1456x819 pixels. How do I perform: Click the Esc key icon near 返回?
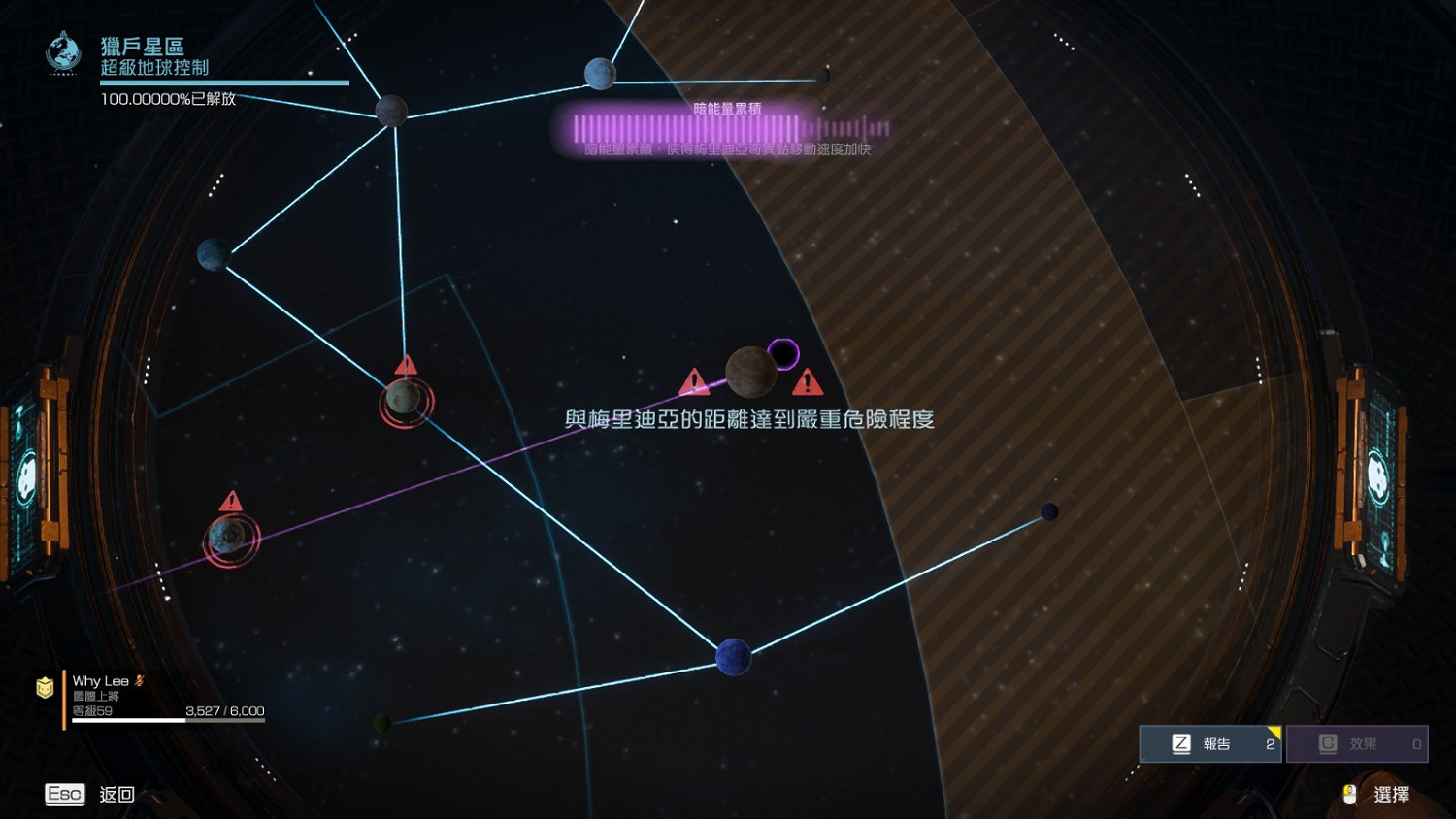point(64,794)
